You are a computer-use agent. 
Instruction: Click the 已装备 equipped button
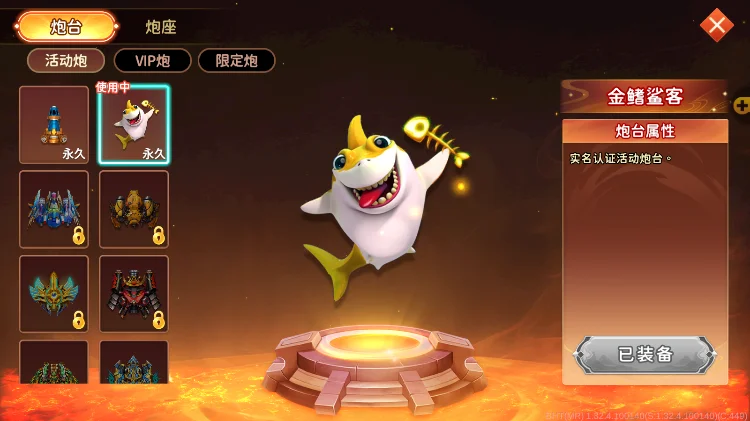645,354
